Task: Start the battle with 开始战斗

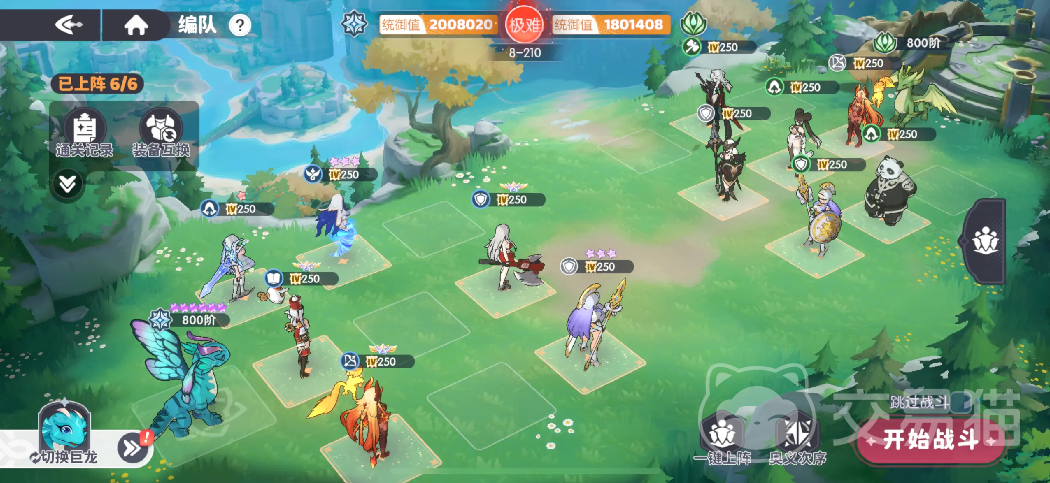Action: (x=930, y=441)
